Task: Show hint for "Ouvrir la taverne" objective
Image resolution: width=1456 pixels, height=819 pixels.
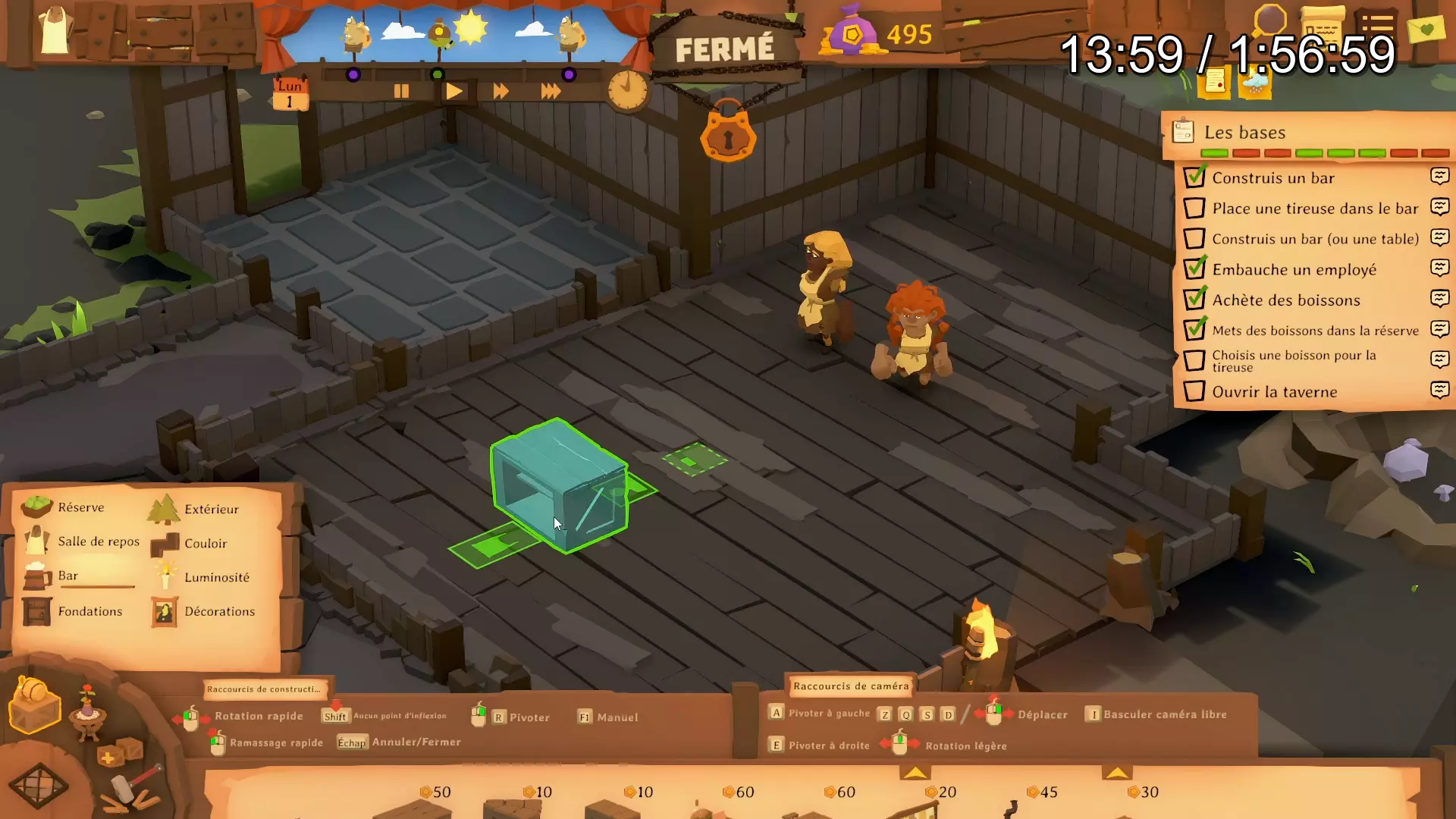Action: [1439, 391]
